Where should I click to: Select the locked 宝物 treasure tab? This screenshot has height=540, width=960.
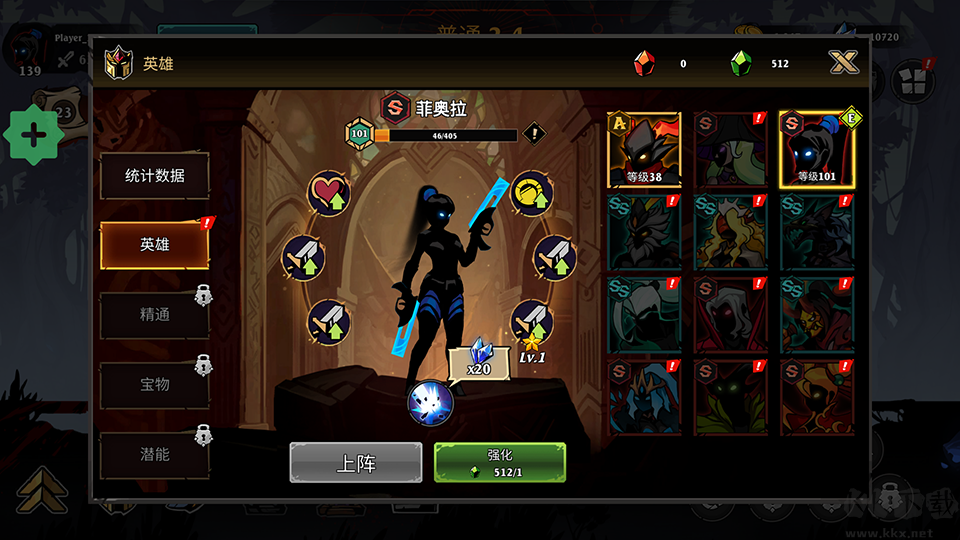(154, 384)
